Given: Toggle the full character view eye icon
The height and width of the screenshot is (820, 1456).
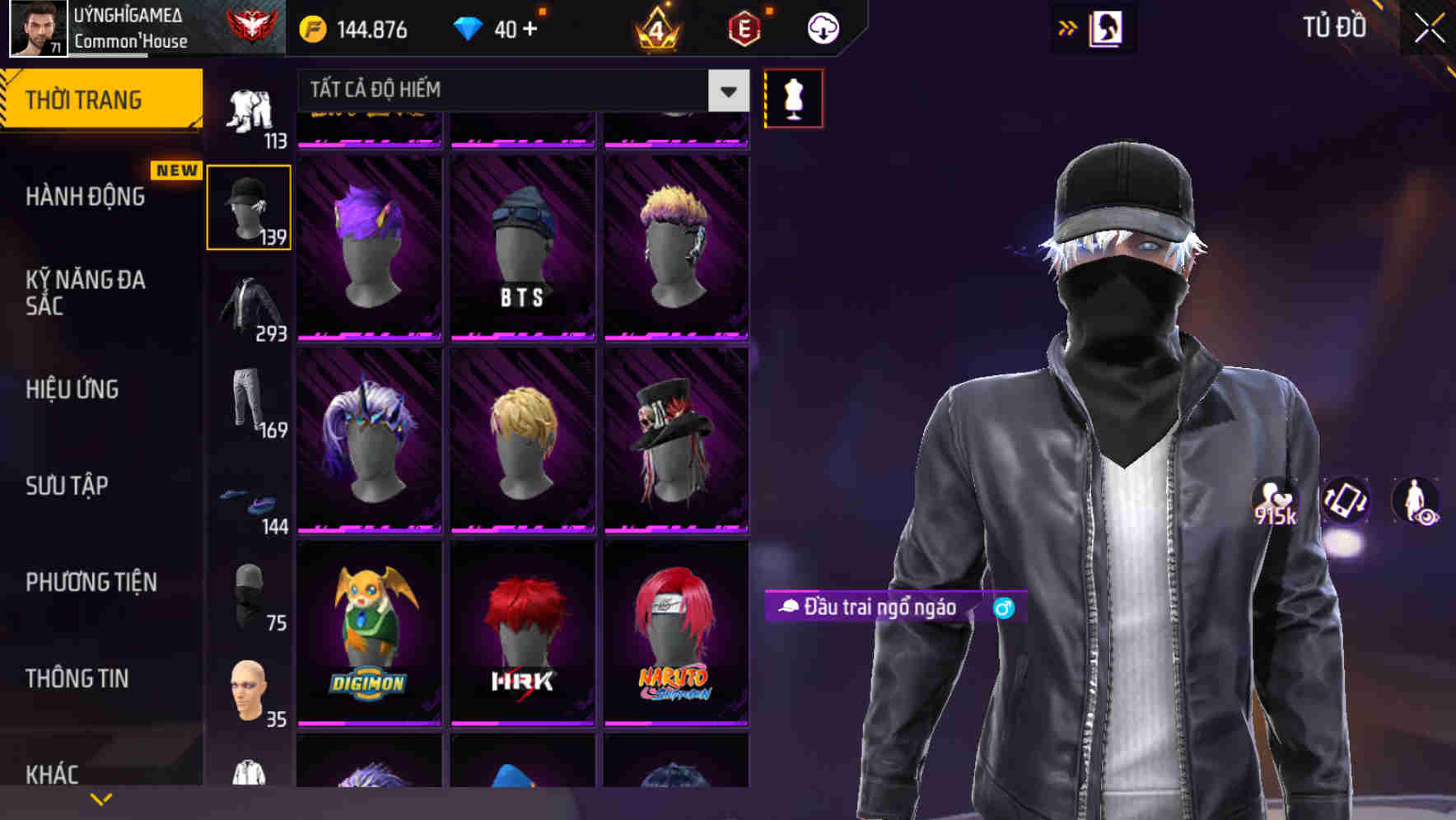Looking at the screenshot, I should 1416,501.
